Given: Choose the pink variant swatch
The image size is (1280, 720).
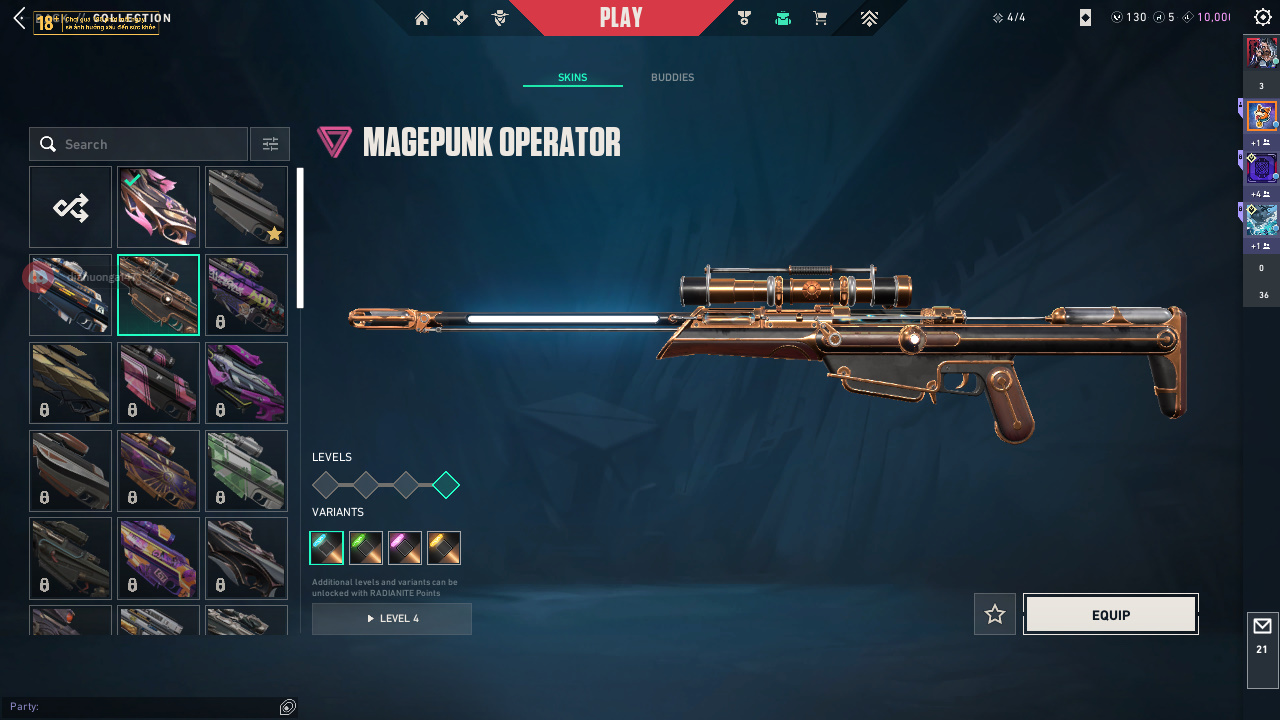Looking at the screenshot, I should [405, 548].
